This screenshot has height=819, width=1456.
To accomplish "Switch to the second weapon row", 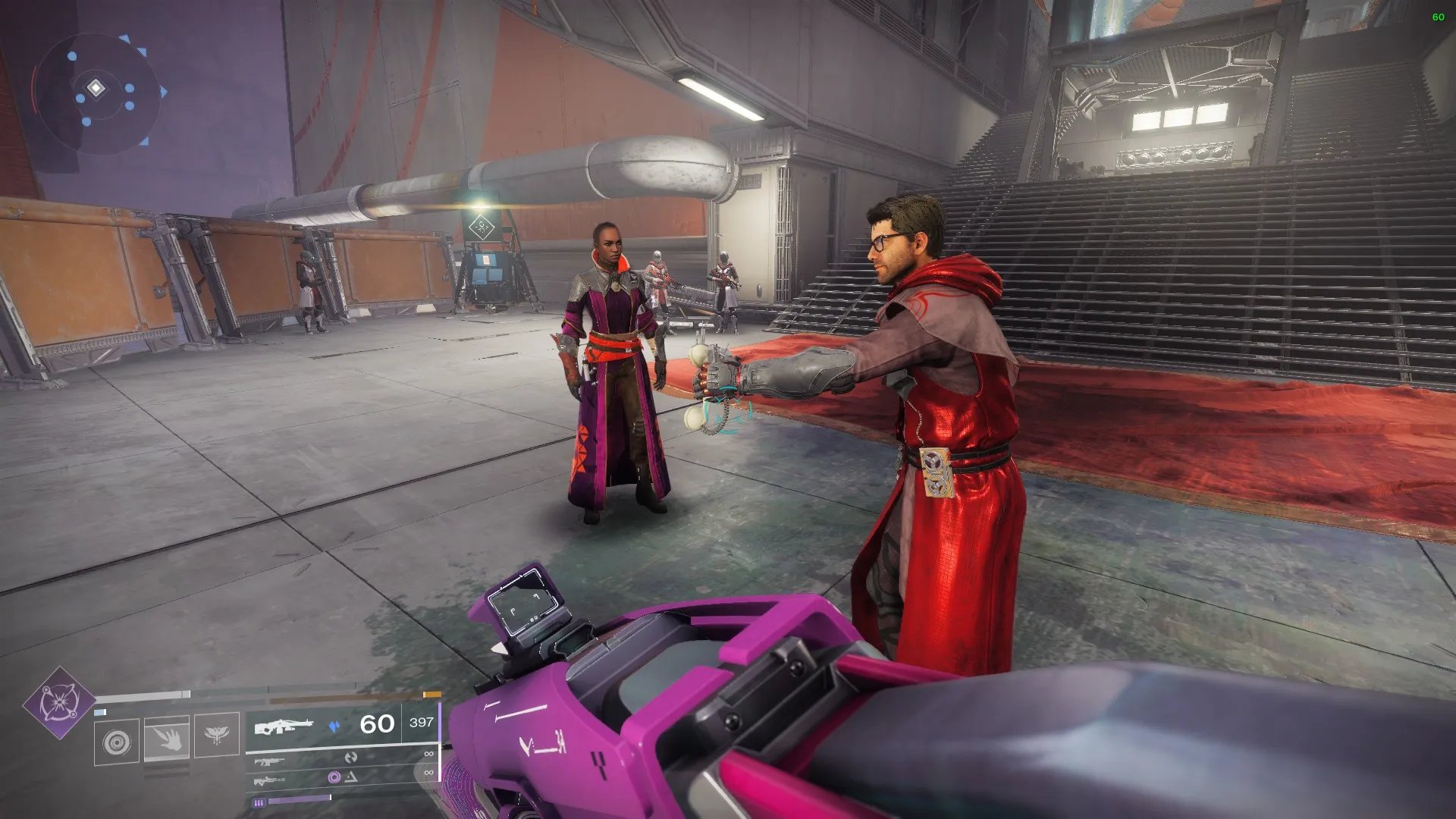I will click(343, 758).
